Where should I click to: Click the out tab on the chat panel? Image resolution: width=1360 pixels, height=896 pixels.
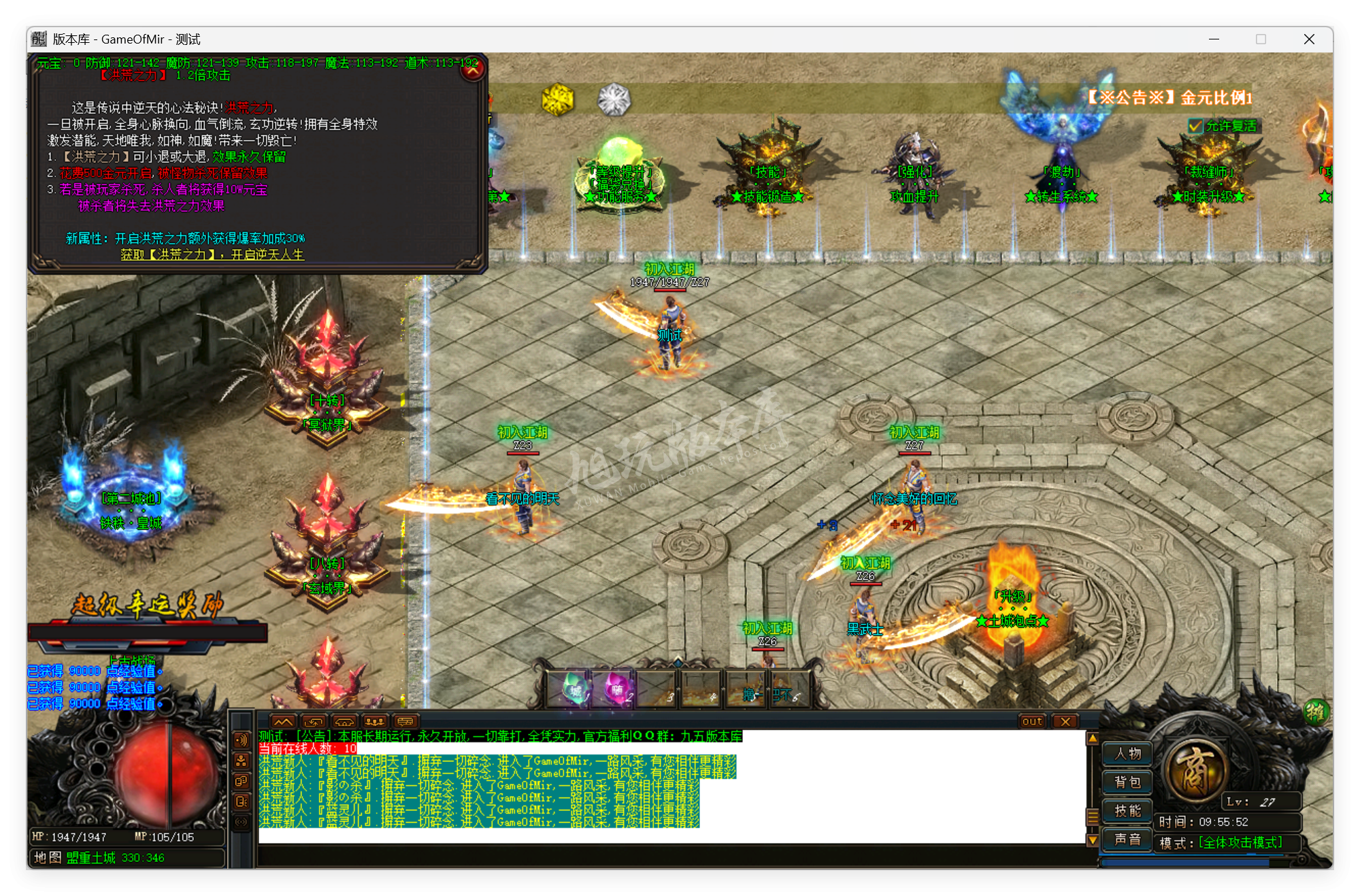pyautogui.click(x=1032, y=722)
